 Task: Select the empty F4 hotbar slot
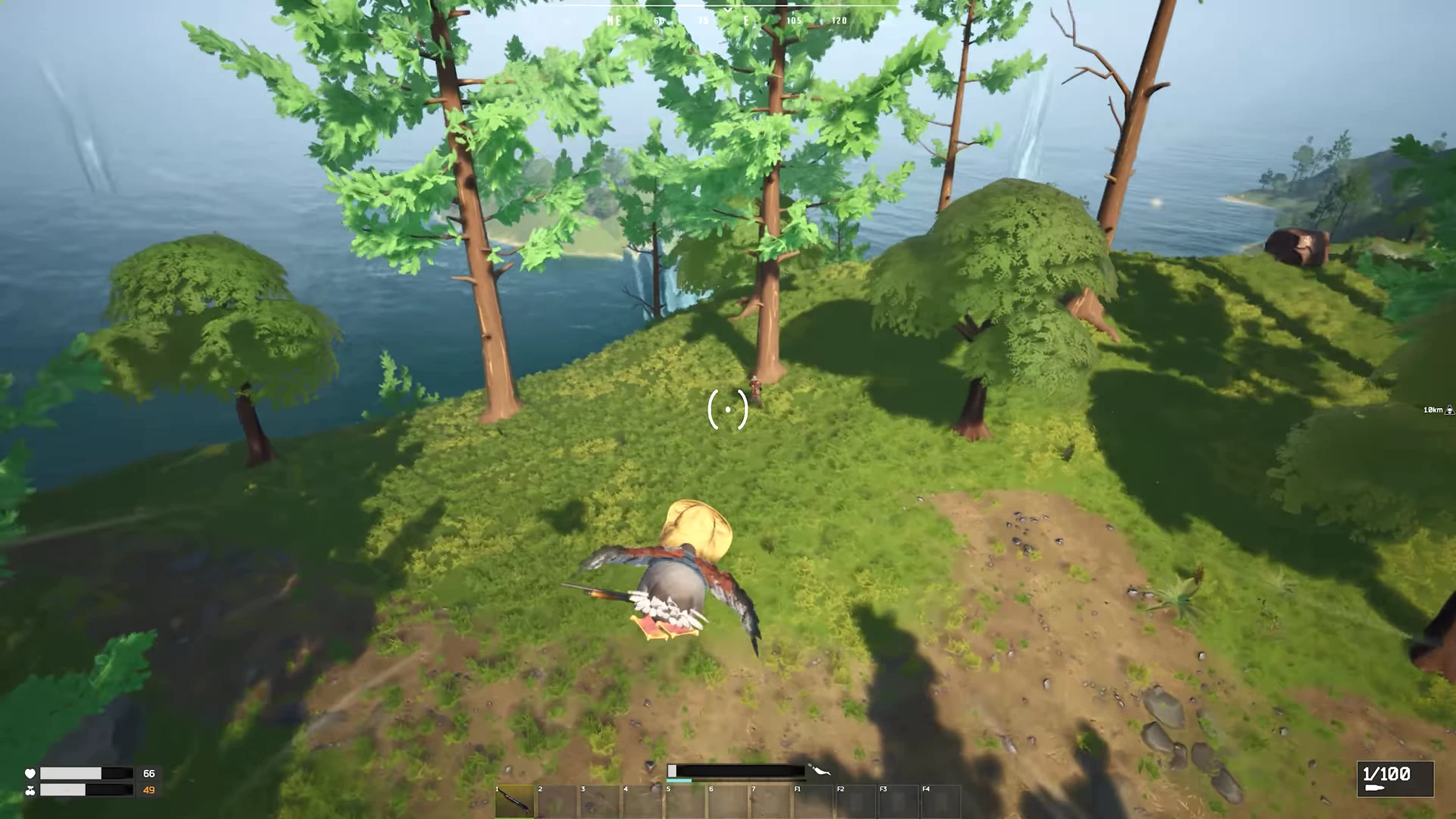(940, 802)
